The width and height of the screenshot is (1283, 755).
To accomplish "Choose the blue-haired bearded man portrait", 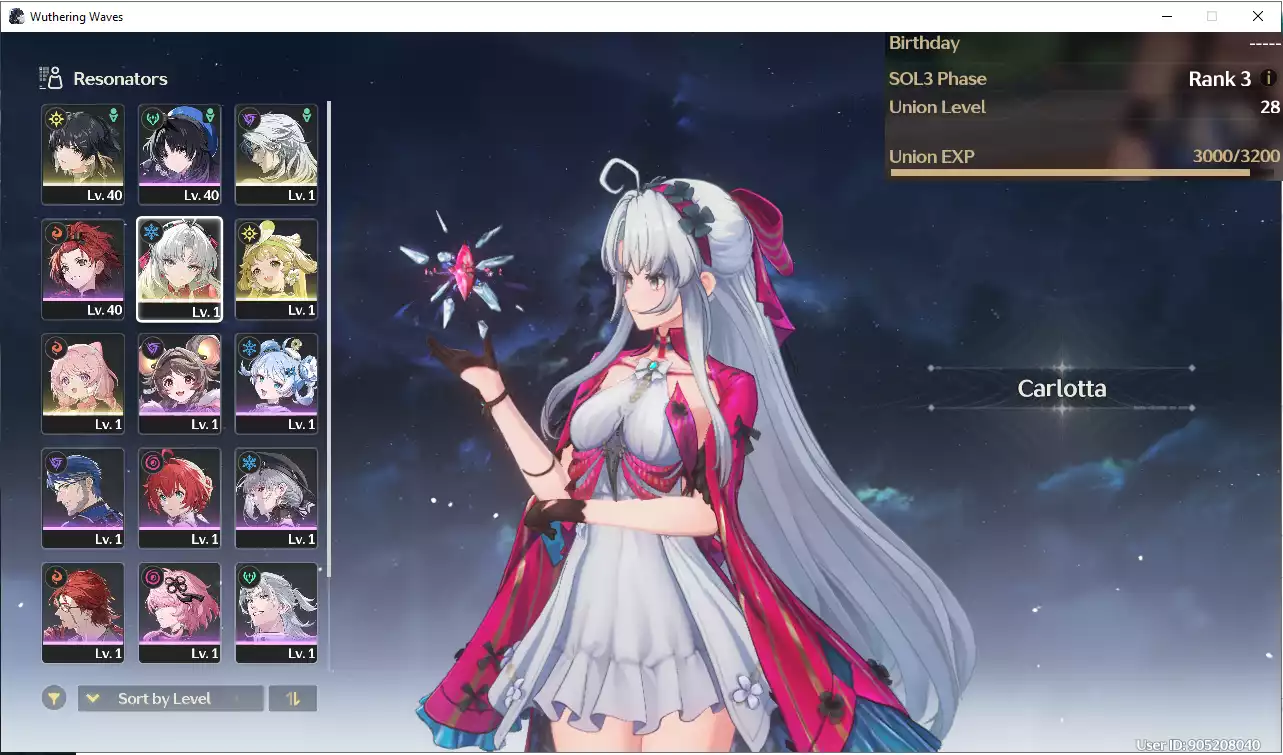I will (x=83, y=498).
